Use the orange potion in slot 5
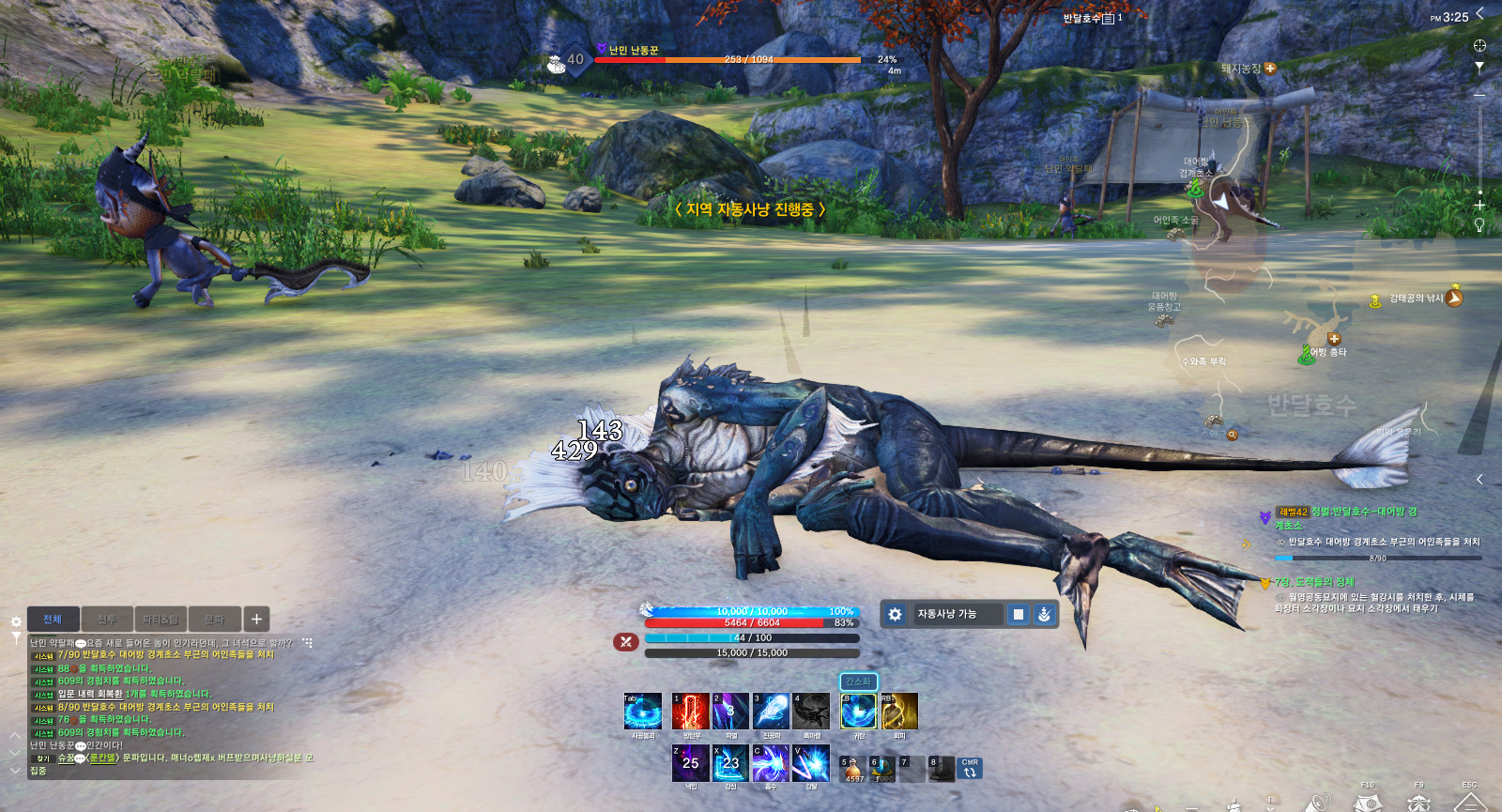Viewport: 1502px width, 812px height. click(853, 769)
